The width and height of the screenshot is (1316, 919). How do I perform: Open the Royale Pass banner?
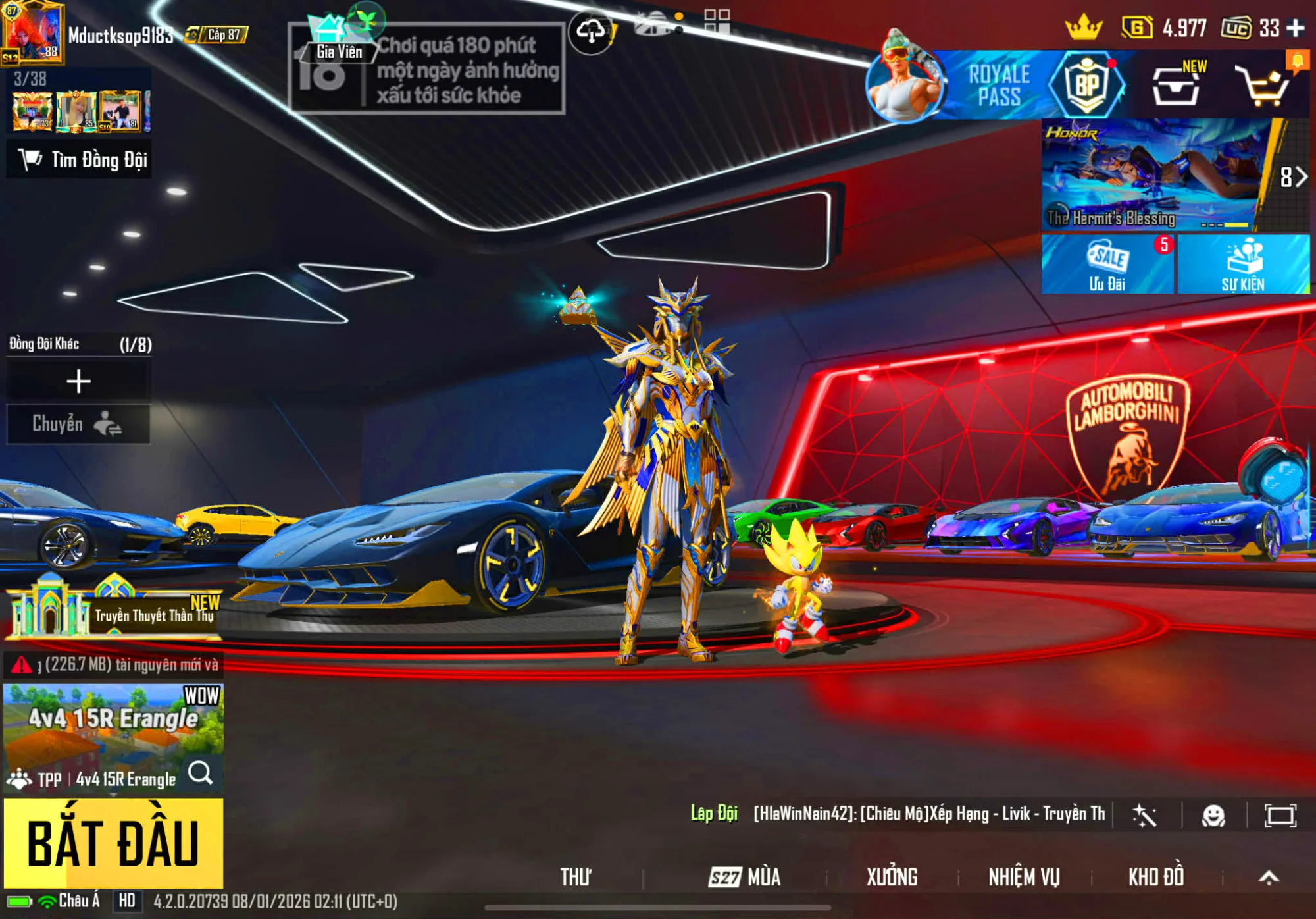point(998,86)
